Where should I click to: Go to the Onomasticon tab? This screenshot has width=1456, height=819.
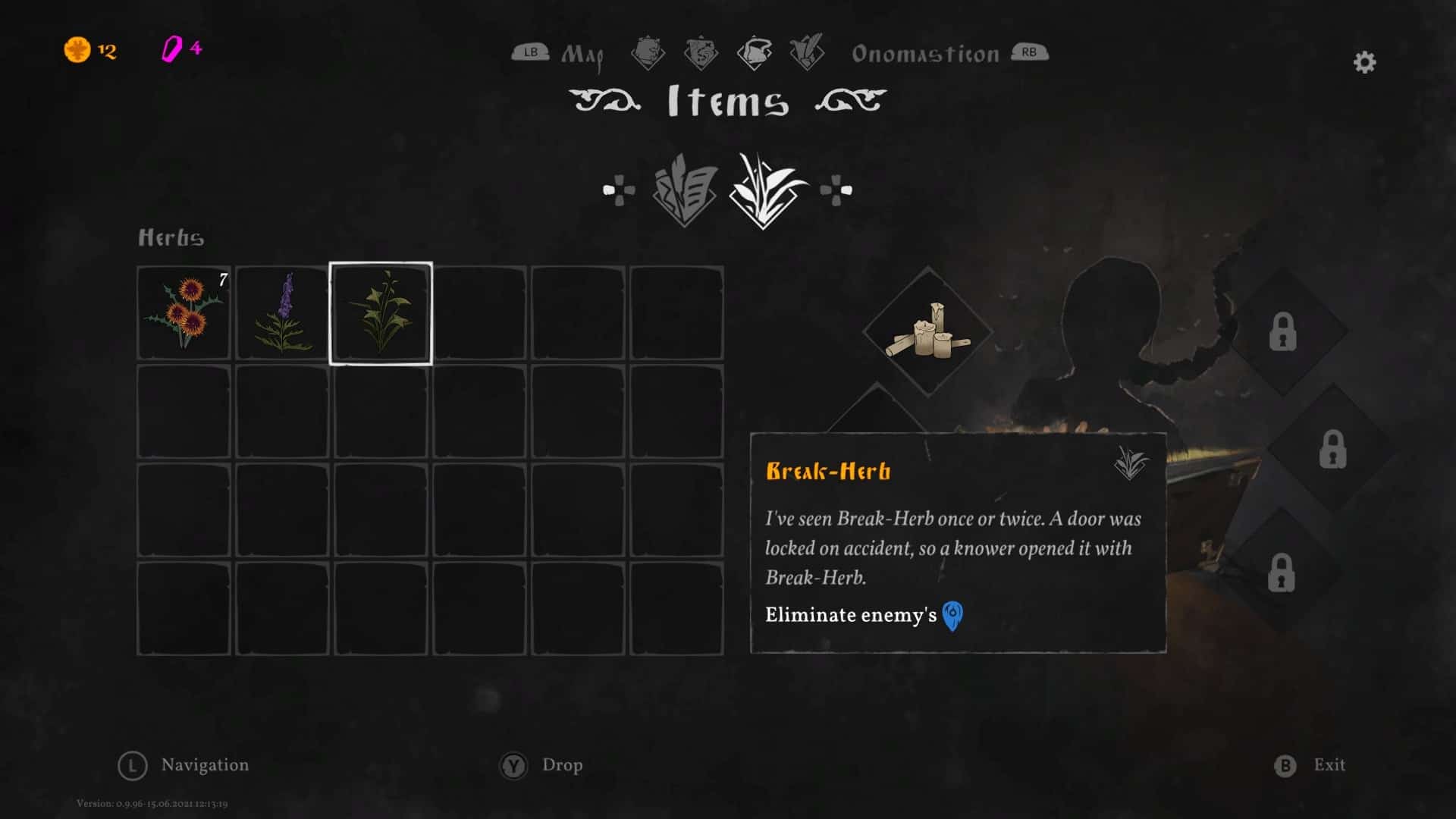point(925,54)
